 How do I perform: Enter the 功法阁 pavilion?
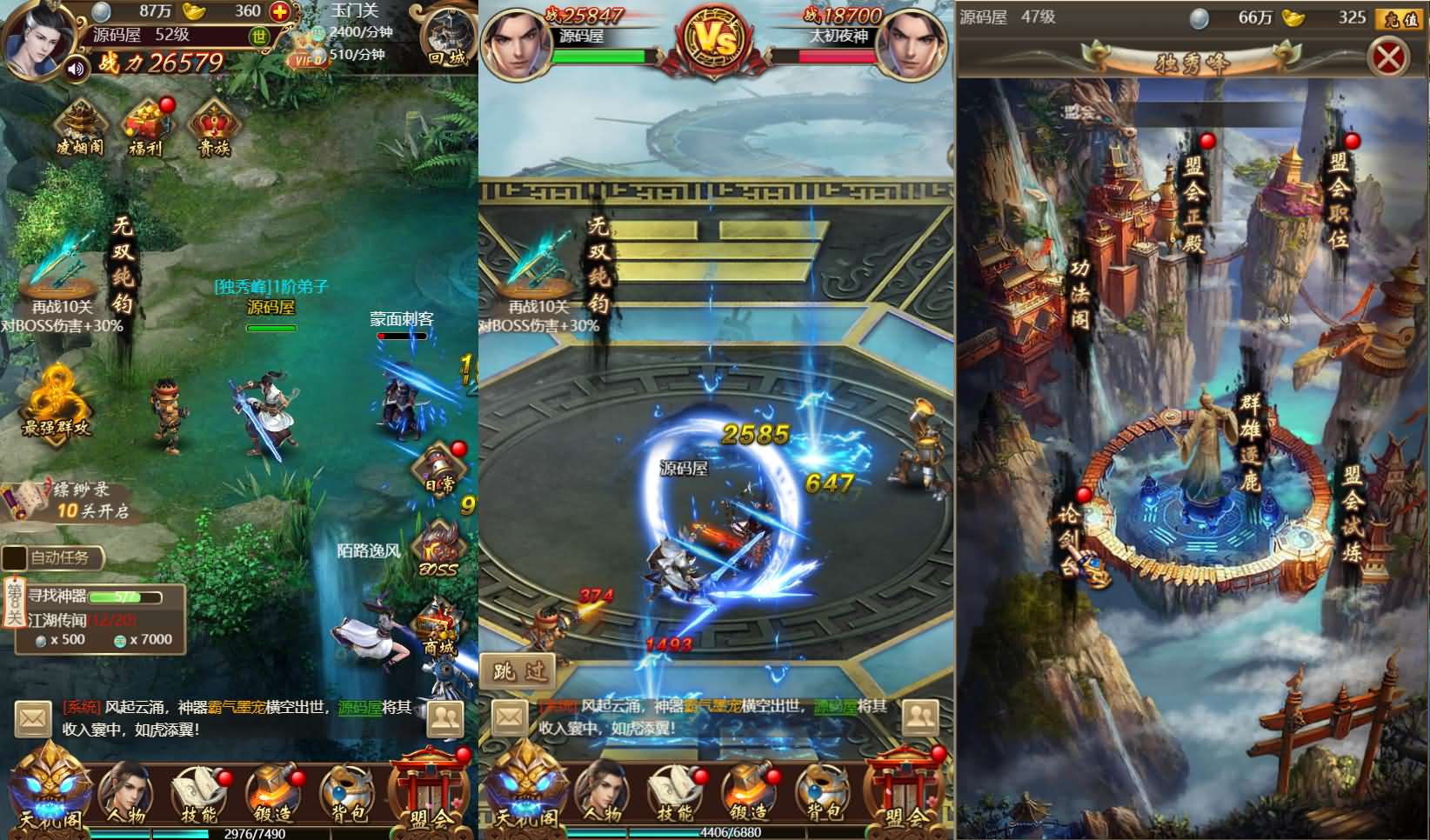click(1079, 293)
